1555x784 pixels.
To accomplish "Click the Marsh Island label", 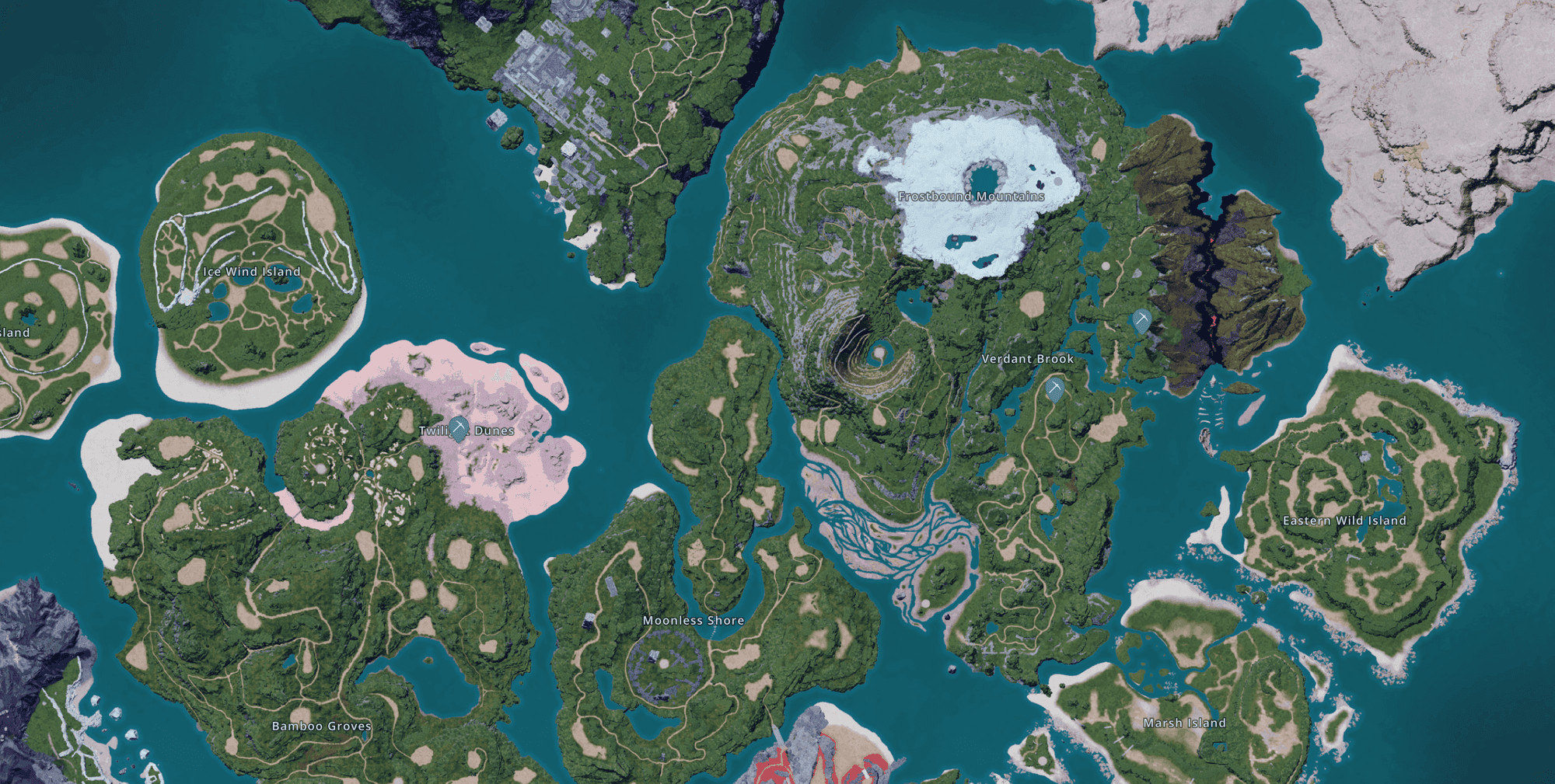I will tap(1184, 723).
